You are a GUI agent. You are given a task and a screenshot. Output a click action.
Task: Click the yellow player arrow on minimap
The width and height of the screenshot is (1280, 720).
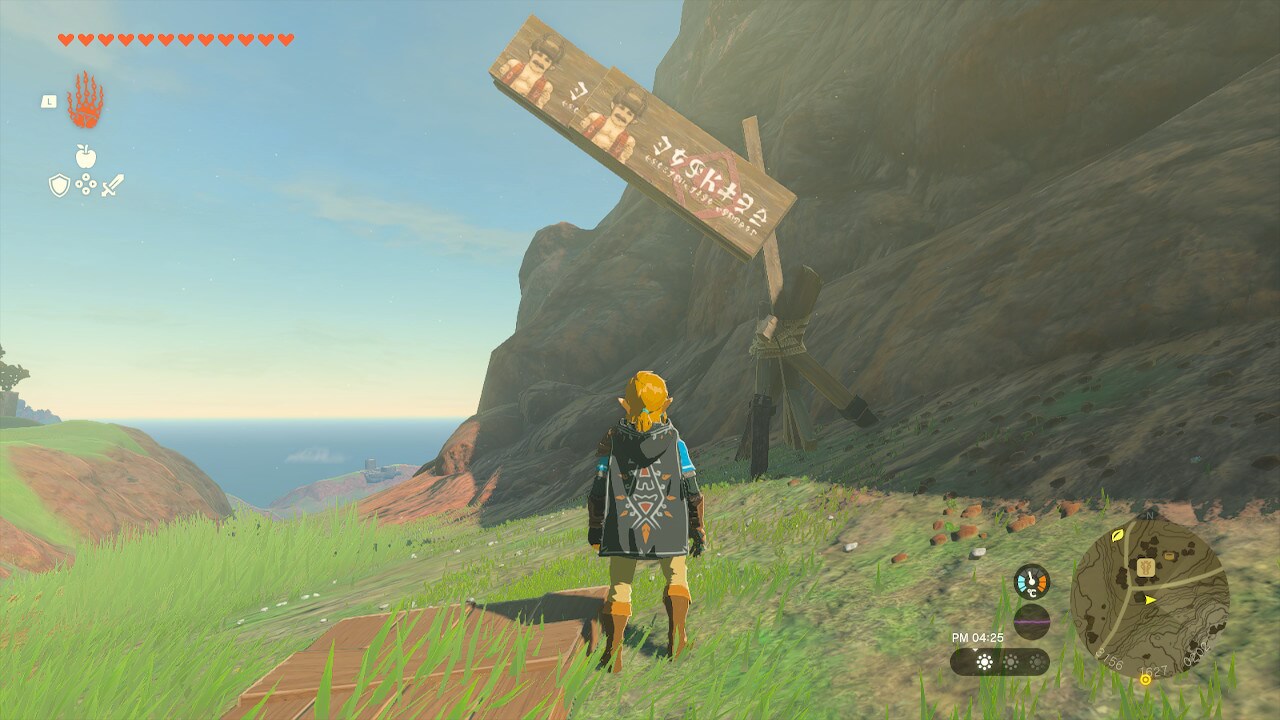pos(1151,600)
